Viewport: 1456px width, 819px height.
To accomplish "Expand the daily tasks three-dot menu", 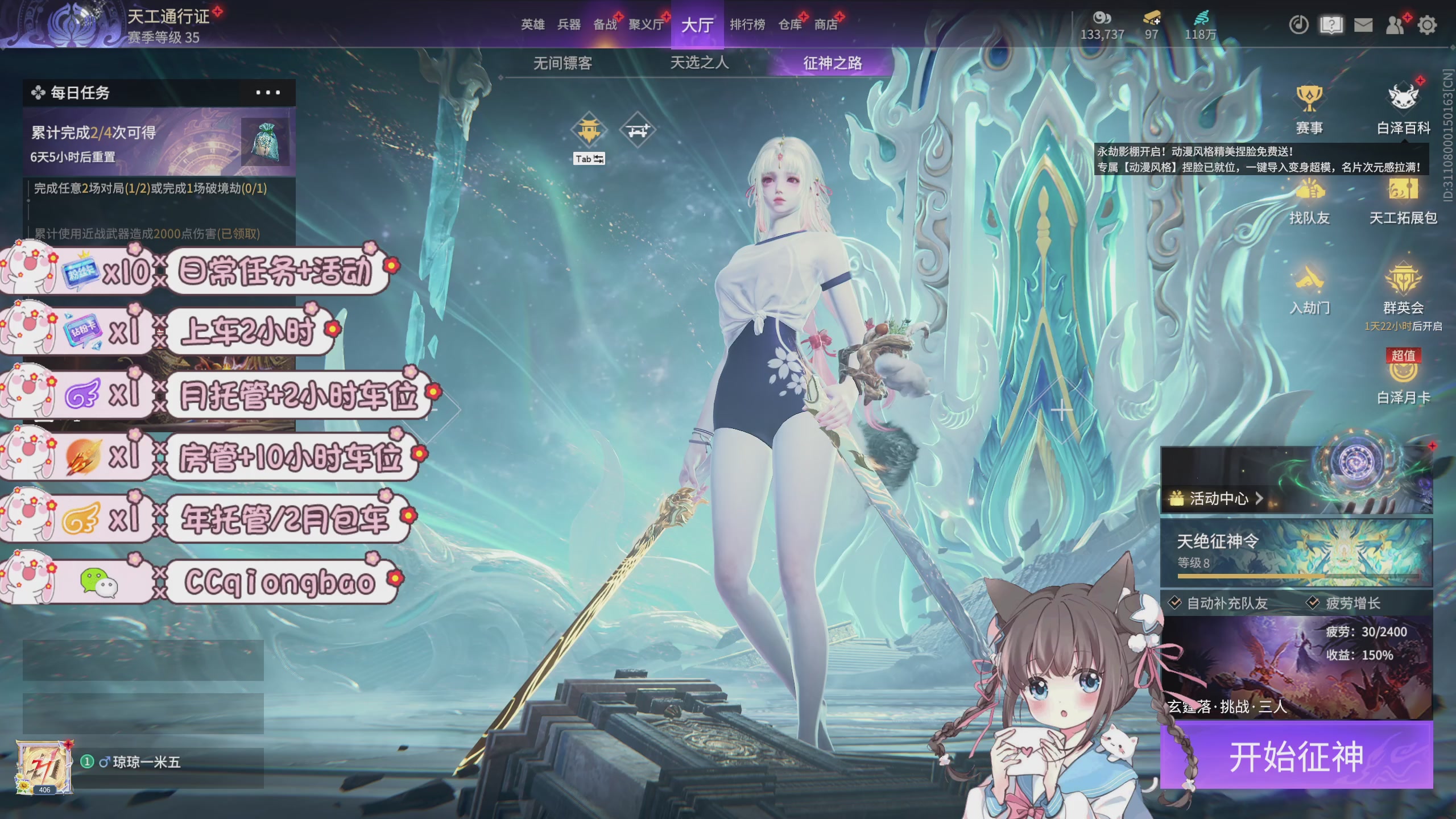I will tap(267, 93).
